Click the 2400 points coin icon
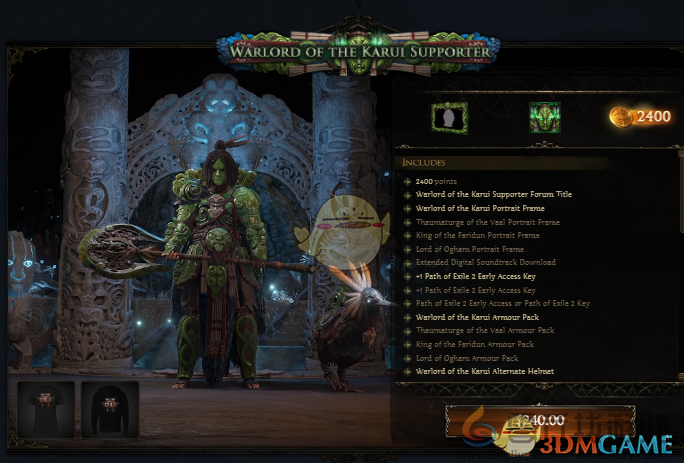Image resolution: width=684 pixels, height=463 pixels. coord(620,117)
